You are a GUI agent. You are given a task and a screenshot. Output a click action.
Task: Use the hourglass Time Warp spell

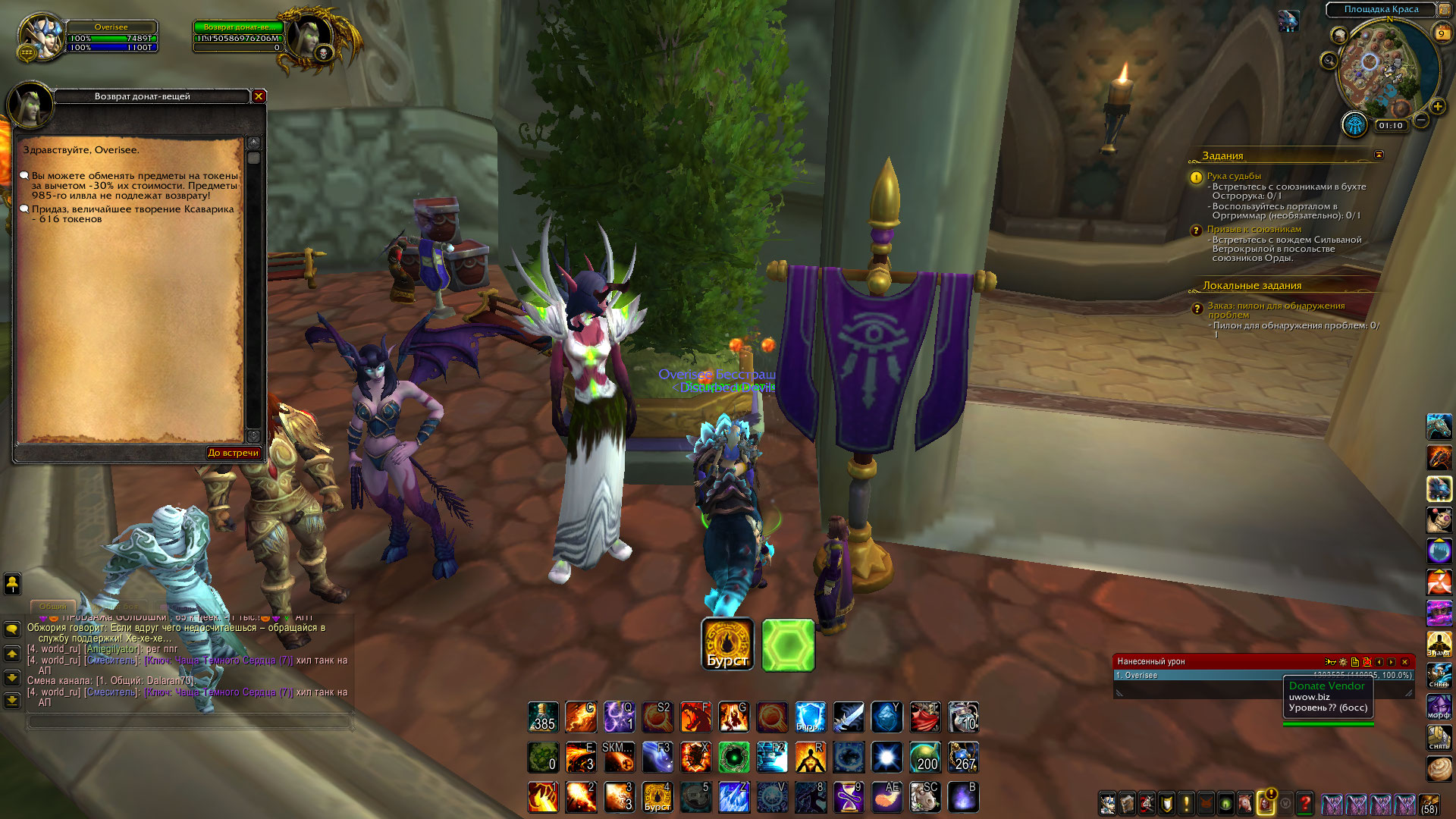coord(849,797)
